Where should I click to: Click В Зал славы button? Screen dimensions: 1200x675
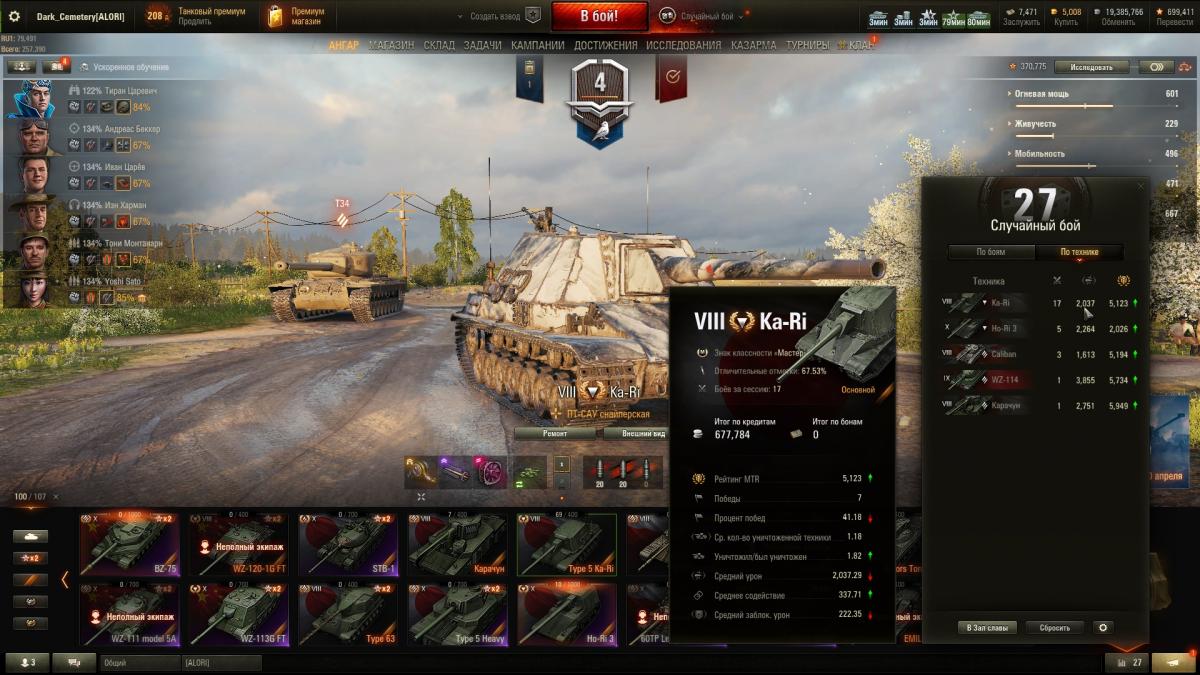click(x=988, y=628)
